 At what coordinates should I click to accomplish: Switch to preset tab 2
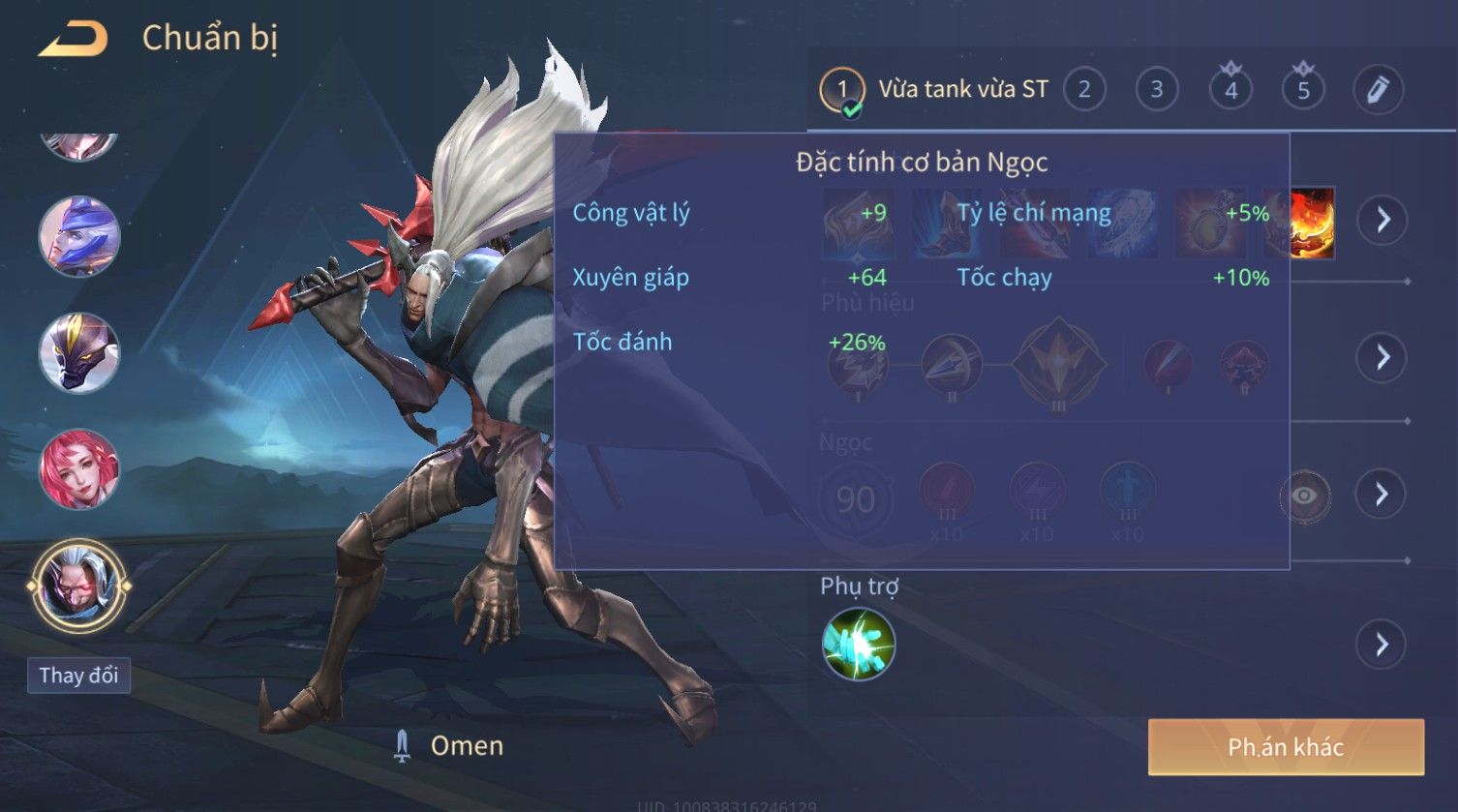click(x=1084, y=90)
